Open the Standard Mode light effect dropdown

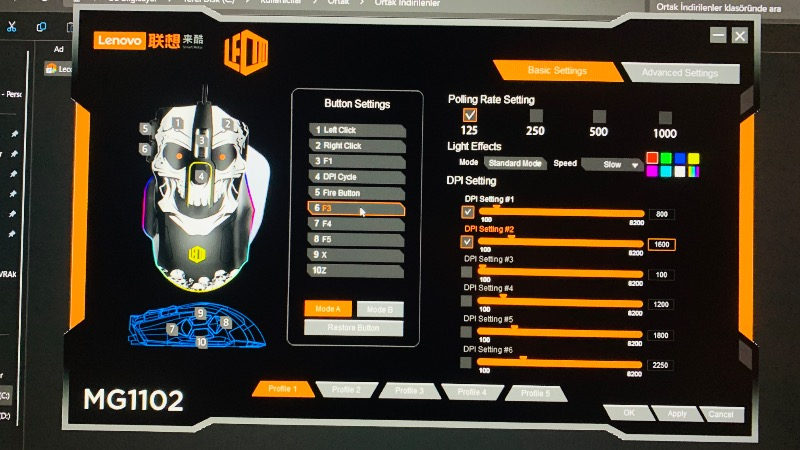tap(515, 163)
